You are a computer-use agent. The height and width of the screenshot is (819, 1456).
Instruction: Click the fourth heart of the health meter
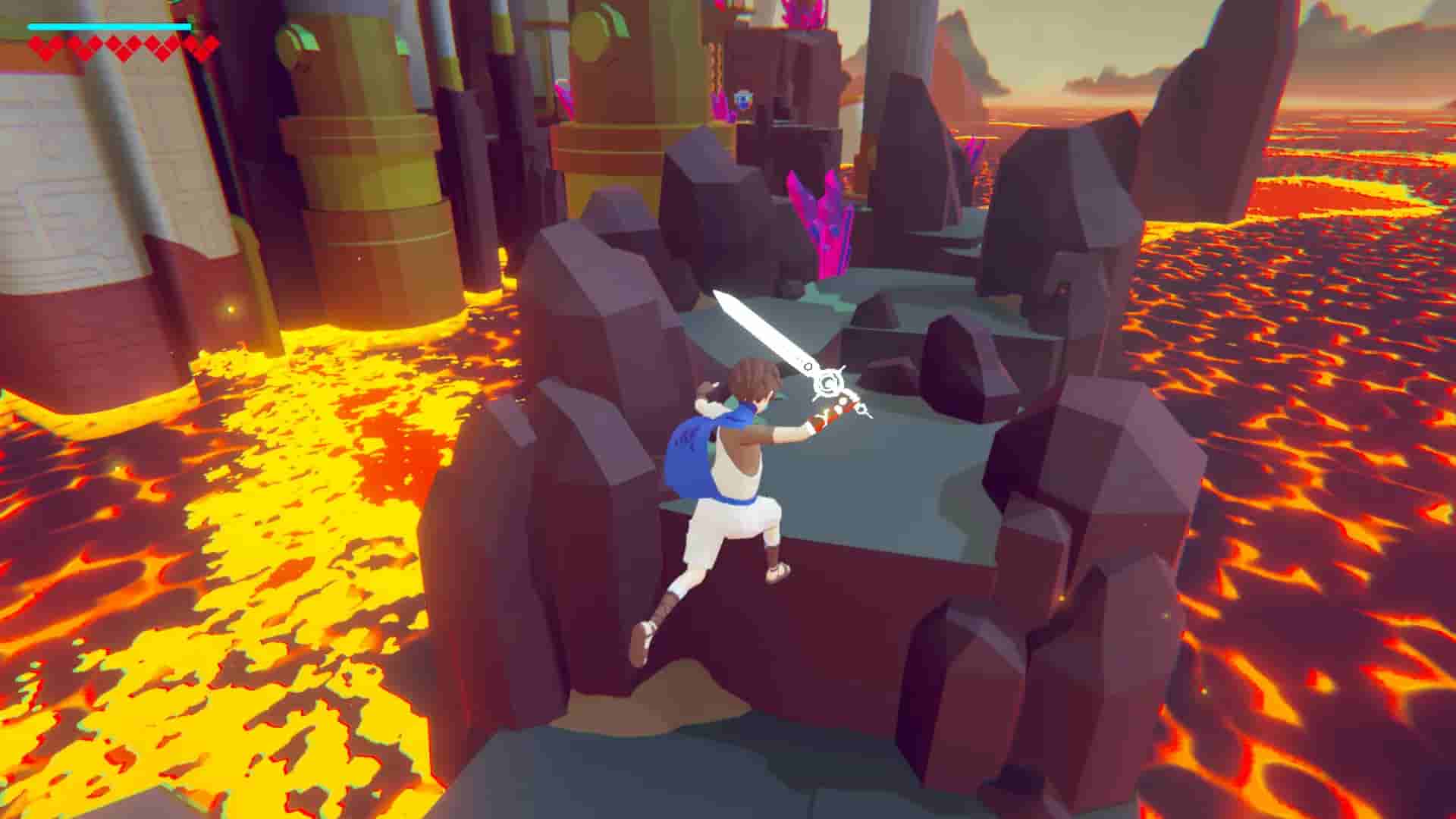163,47
